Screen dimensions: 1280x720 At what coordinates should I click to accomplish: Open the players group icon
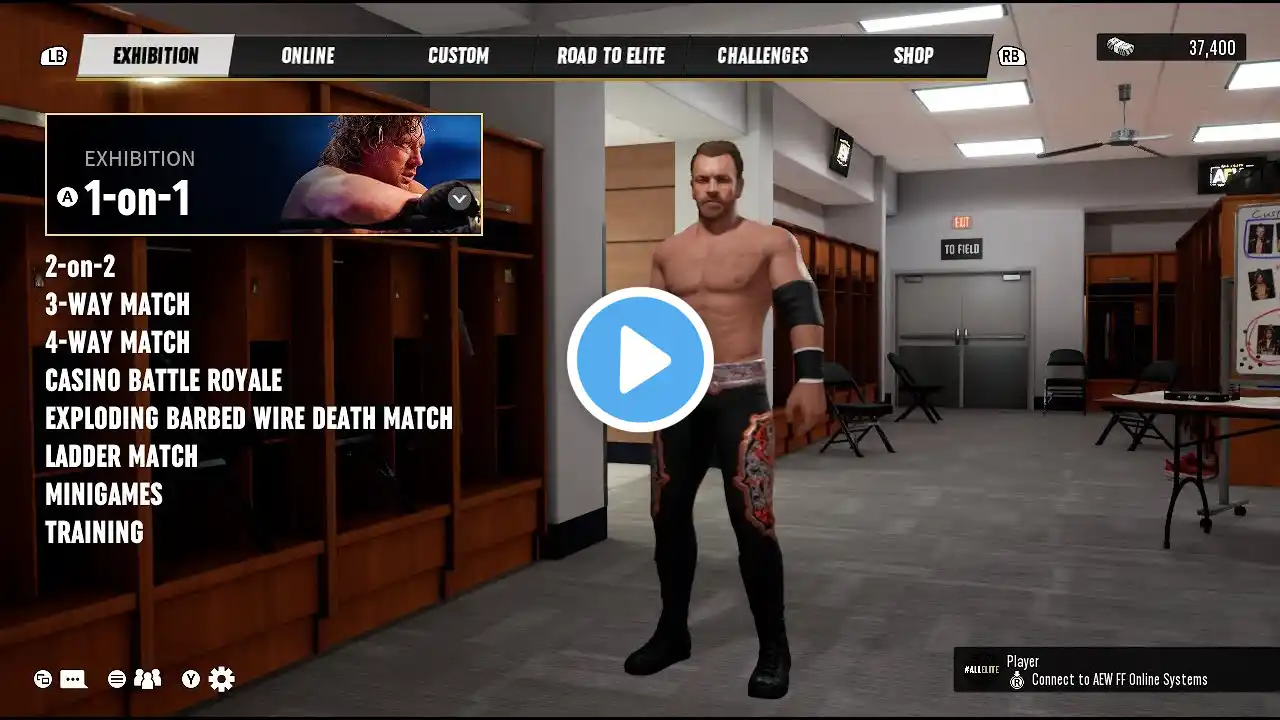147,680
